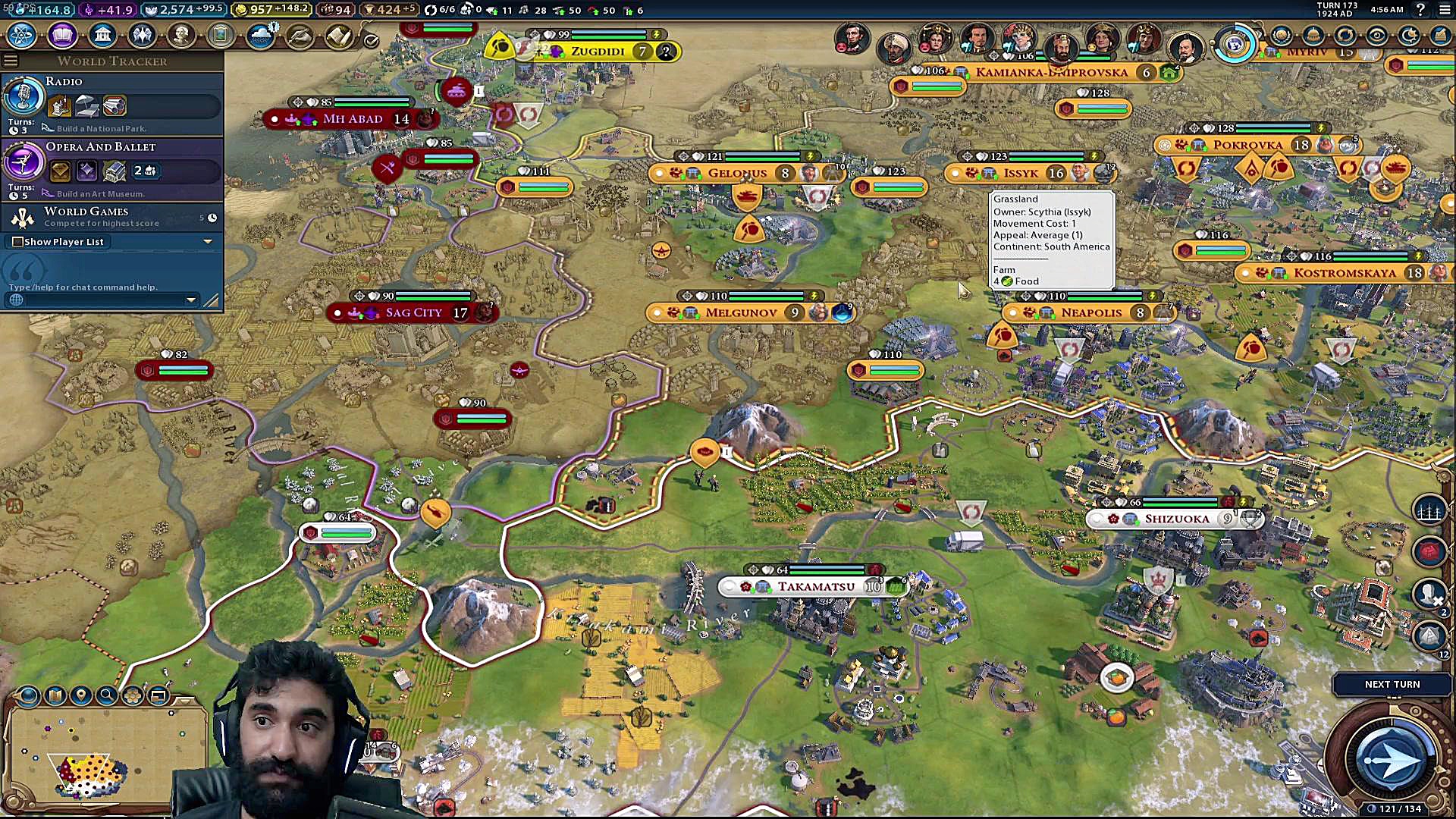1456x819 pixels.
Task: Open the World Congress globe button
Action: click(1235, 44)
